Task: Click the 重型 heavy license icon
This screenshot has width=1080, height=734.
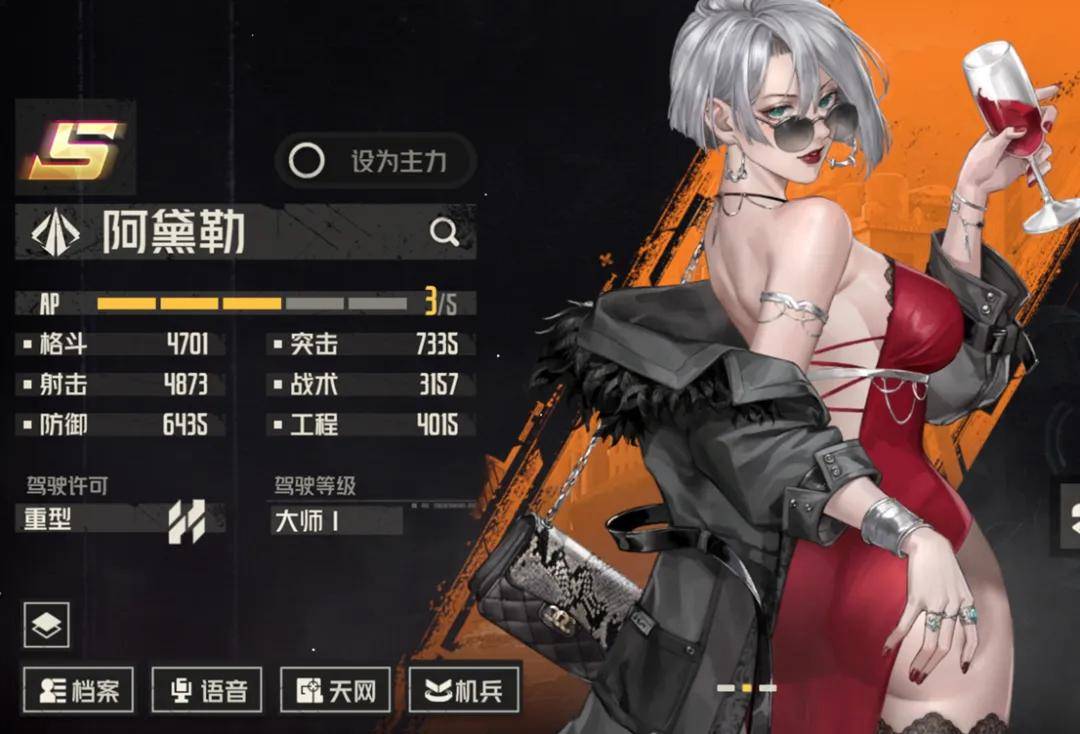Action: pyautogui.click(x=186, y=521)
